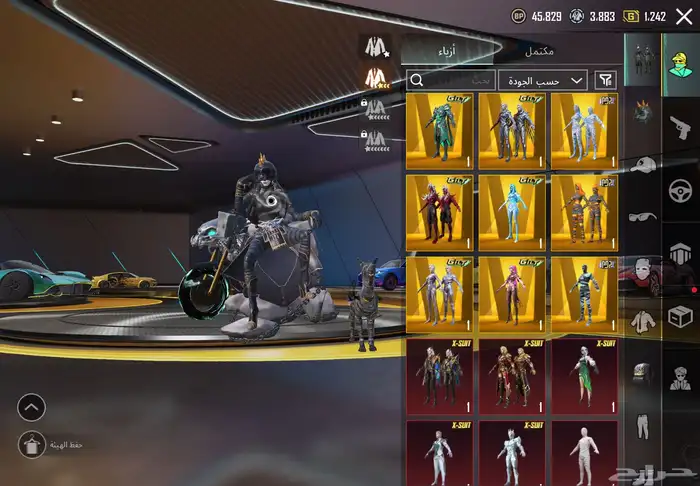Screen dimensions: 700x486
Task: Open the pistol weapons category
Action: (x=681, y=125)
